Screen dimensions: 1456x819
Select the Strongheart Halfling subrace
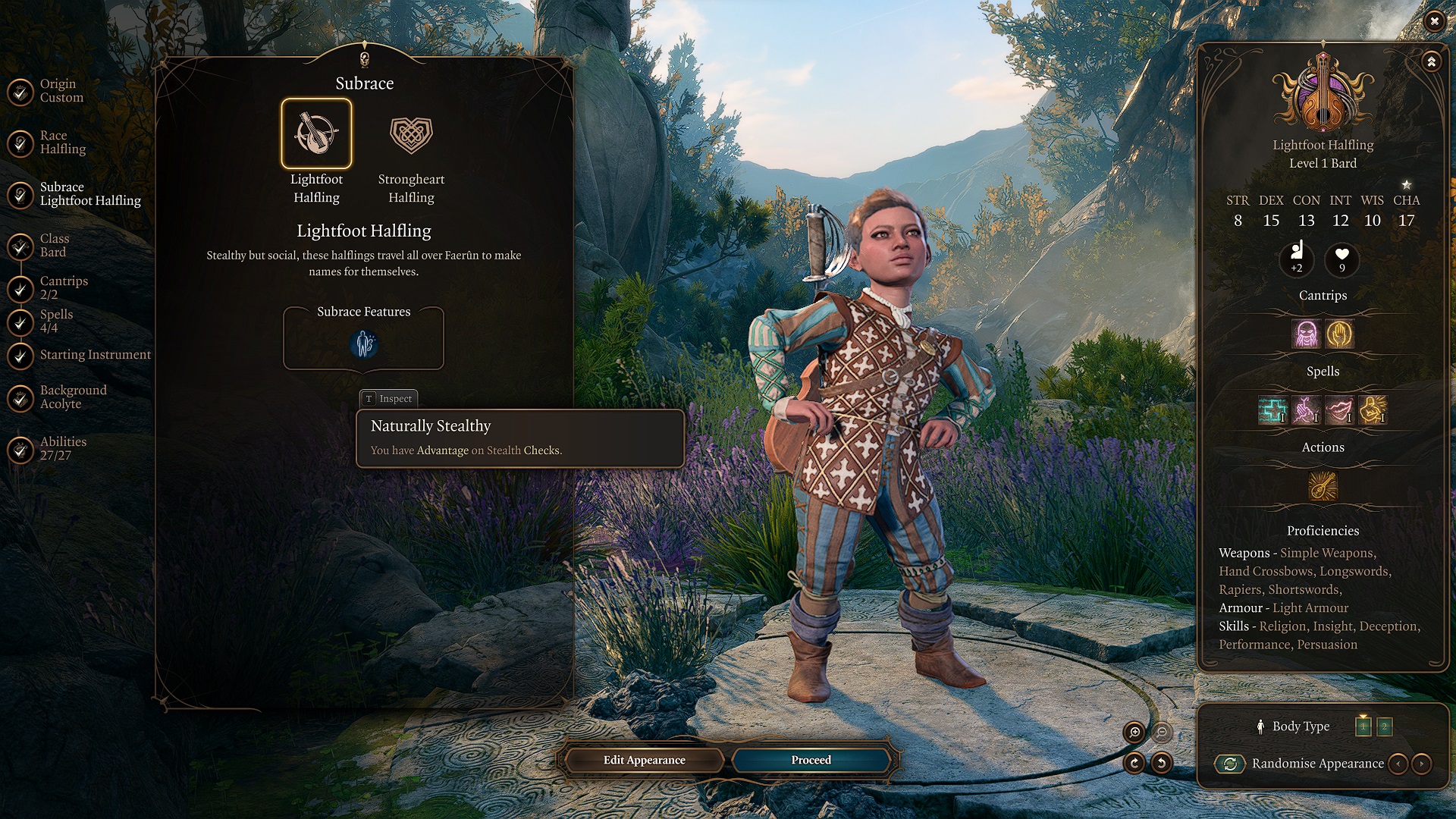point(411,135)
